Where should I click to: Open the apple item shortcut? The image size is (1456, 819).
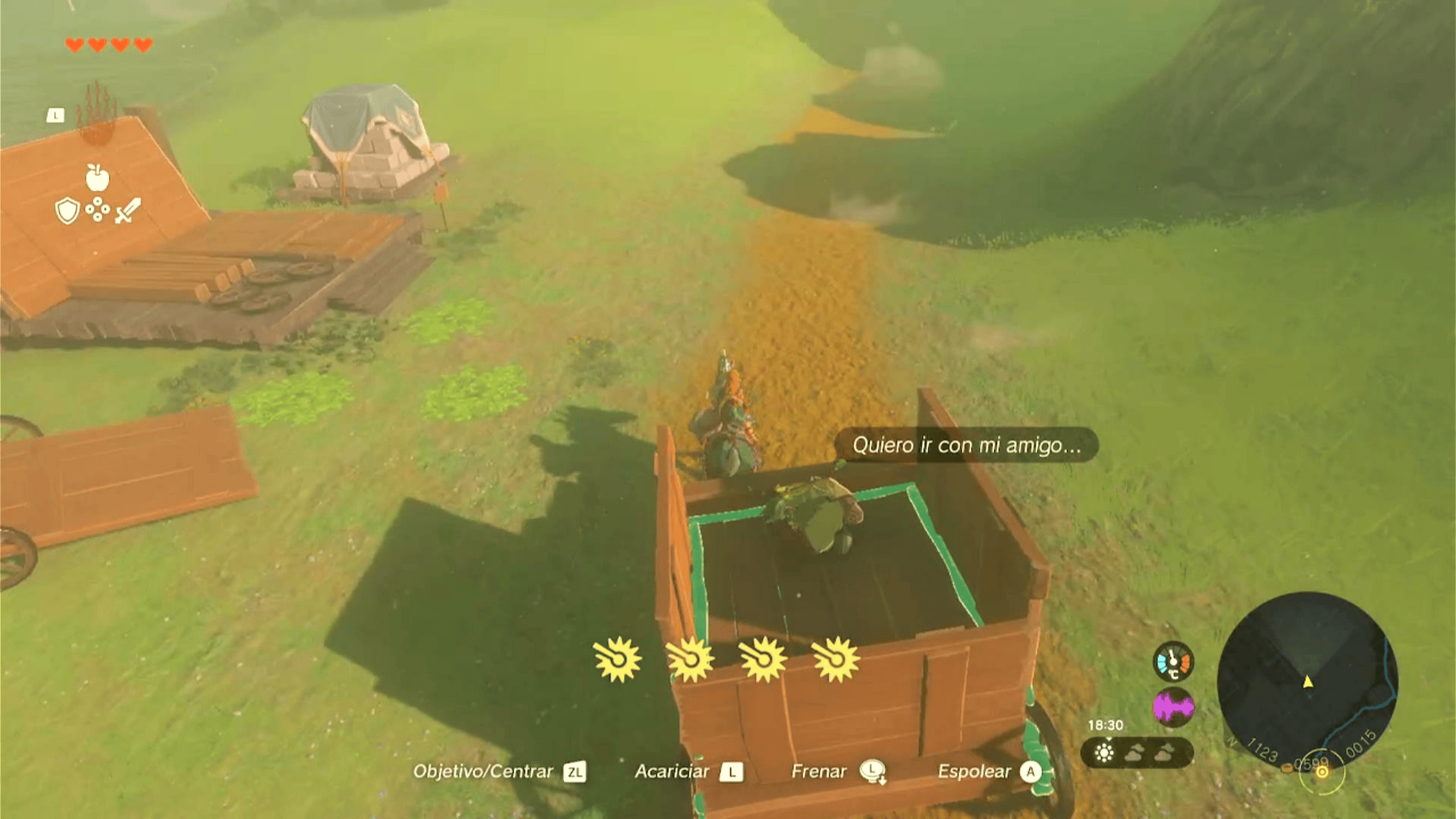coord(97,177)
